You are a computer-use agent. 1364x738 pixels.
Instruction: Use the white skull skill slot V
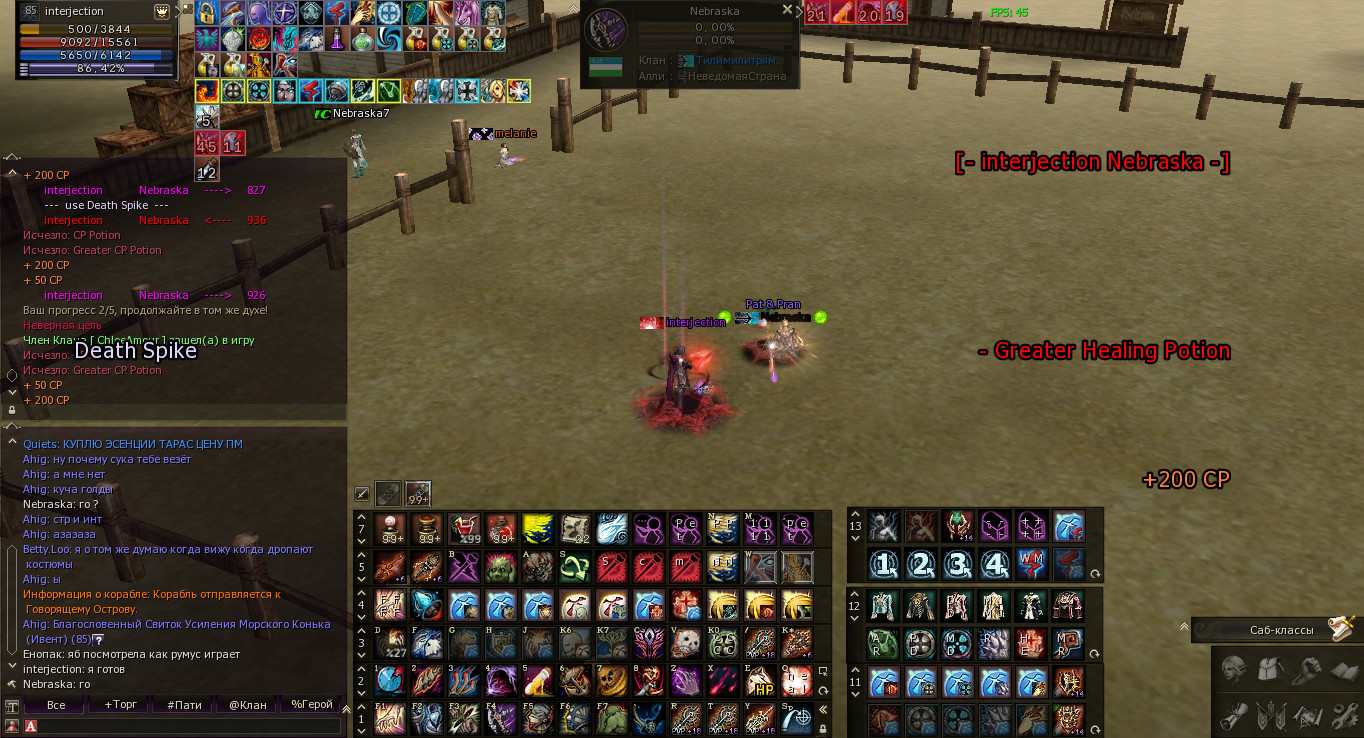pos(685,643)
